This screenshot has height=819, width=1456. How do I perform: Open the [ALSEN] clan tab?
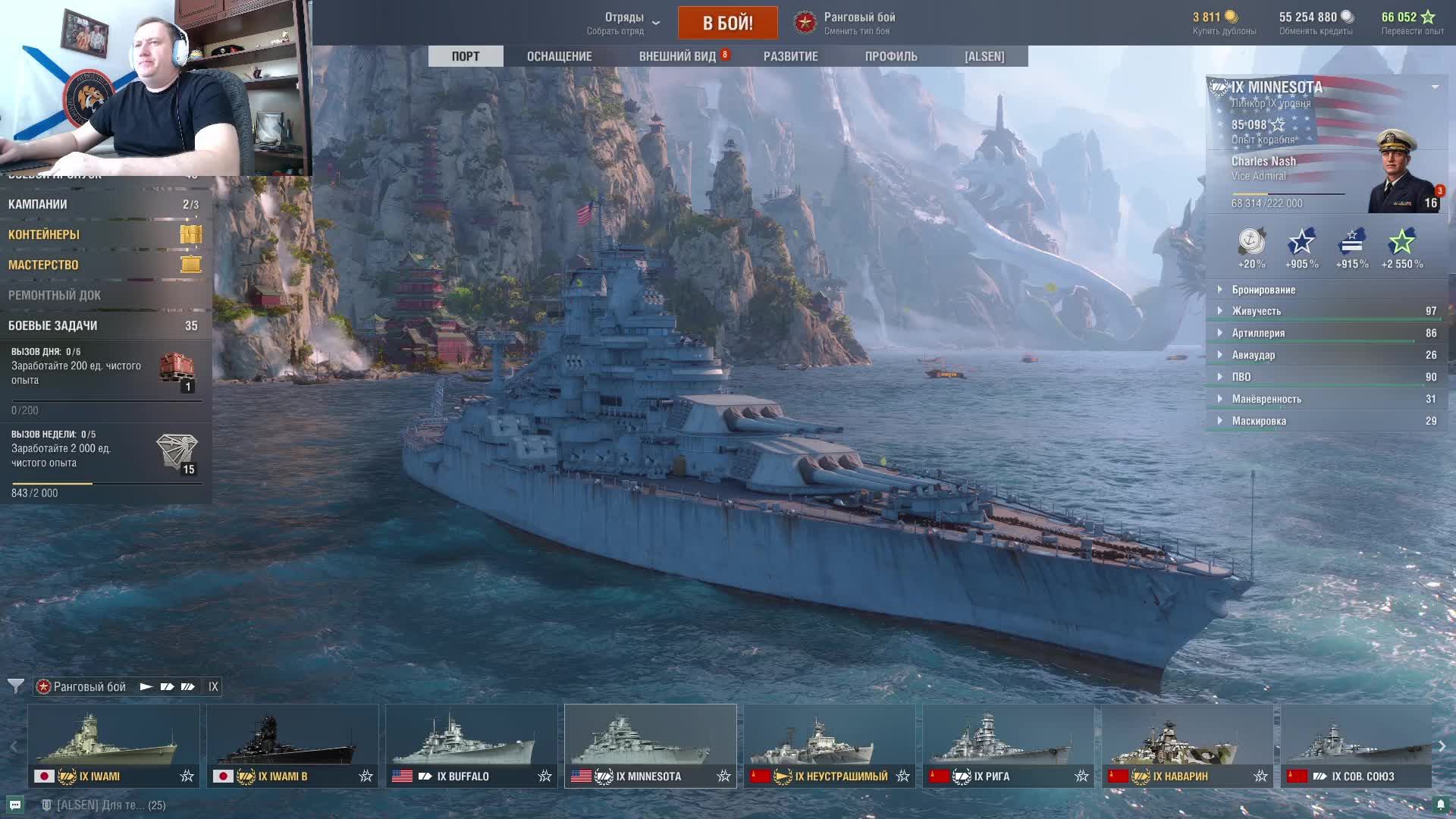point(984,56)
